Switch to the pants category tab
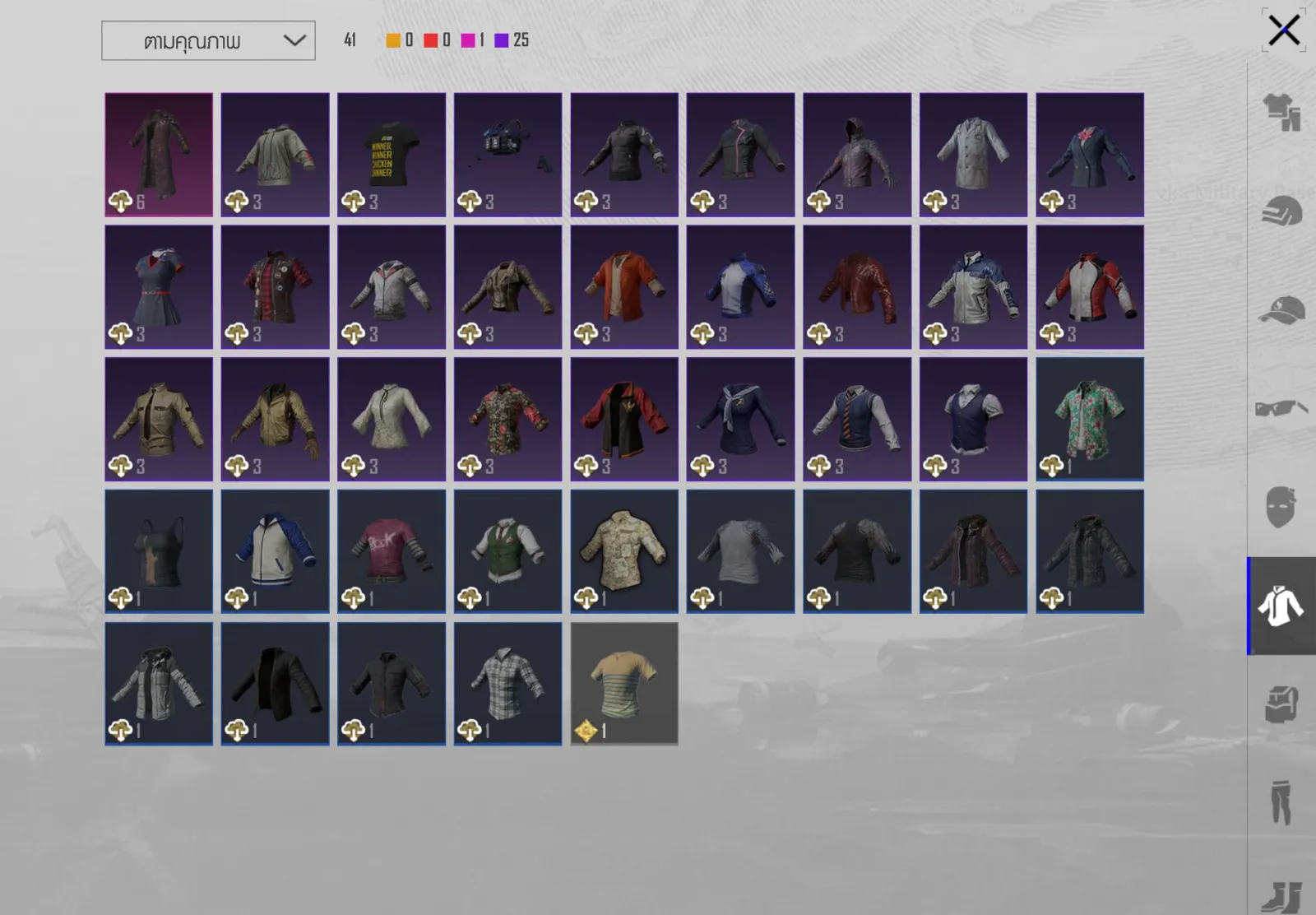Image resolution: width=1316 pixels, height=915 pixels. pyautogui.click(x=1281, y=801)
